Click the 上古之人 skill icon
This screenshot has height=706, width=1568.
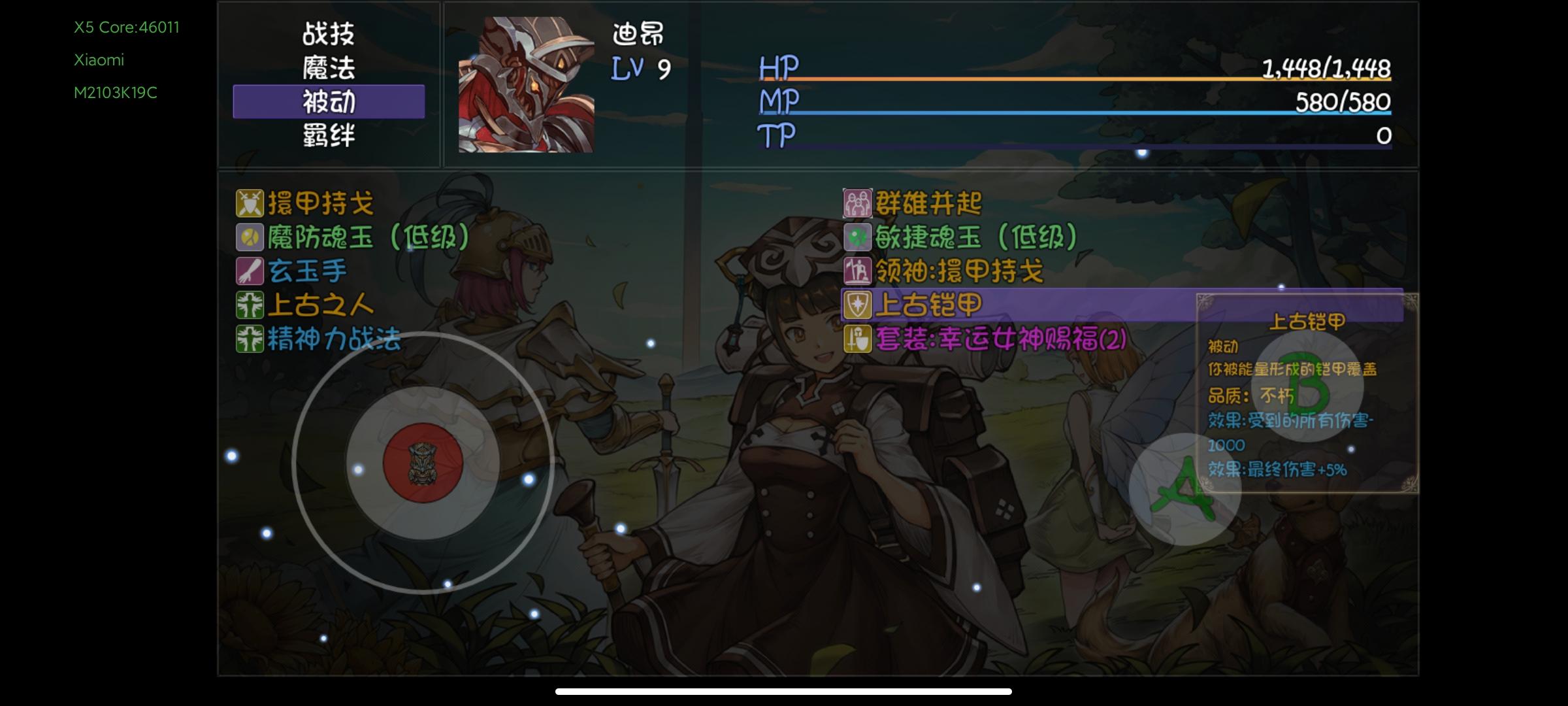250,303
